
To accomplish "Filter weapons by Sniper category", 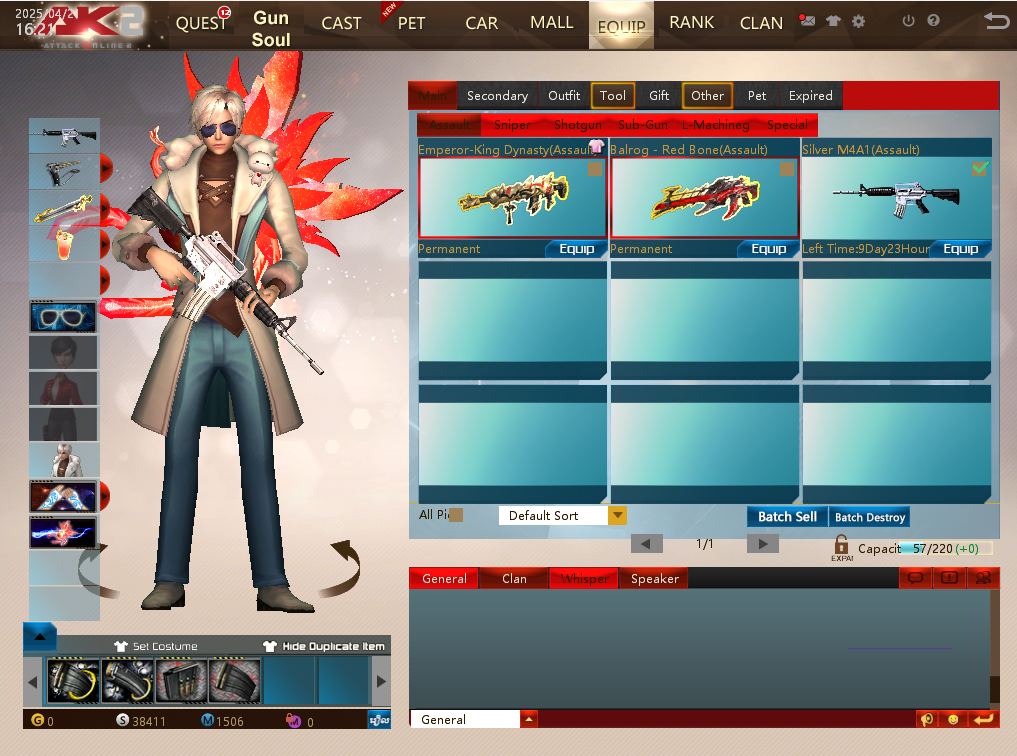I will [x=513, y=125].
